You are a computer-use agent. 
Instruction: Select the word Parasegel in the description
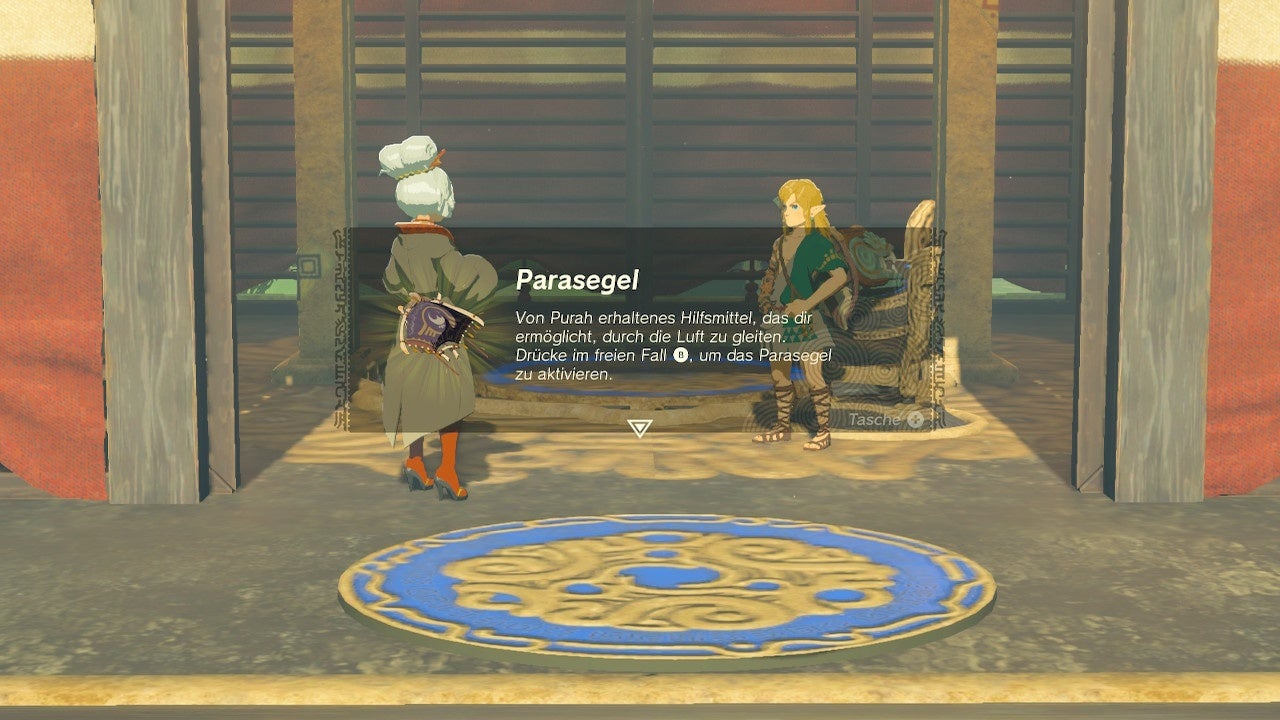coord(795,355)
